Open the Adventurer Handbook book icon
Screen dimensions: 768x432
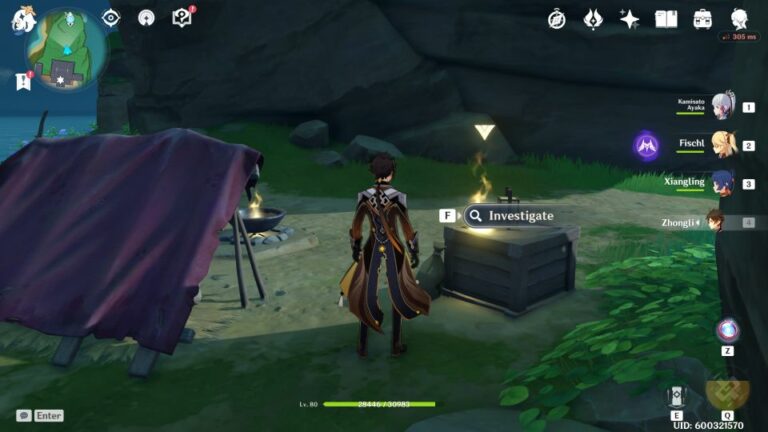pyautogui.click(x=666, y=19)
